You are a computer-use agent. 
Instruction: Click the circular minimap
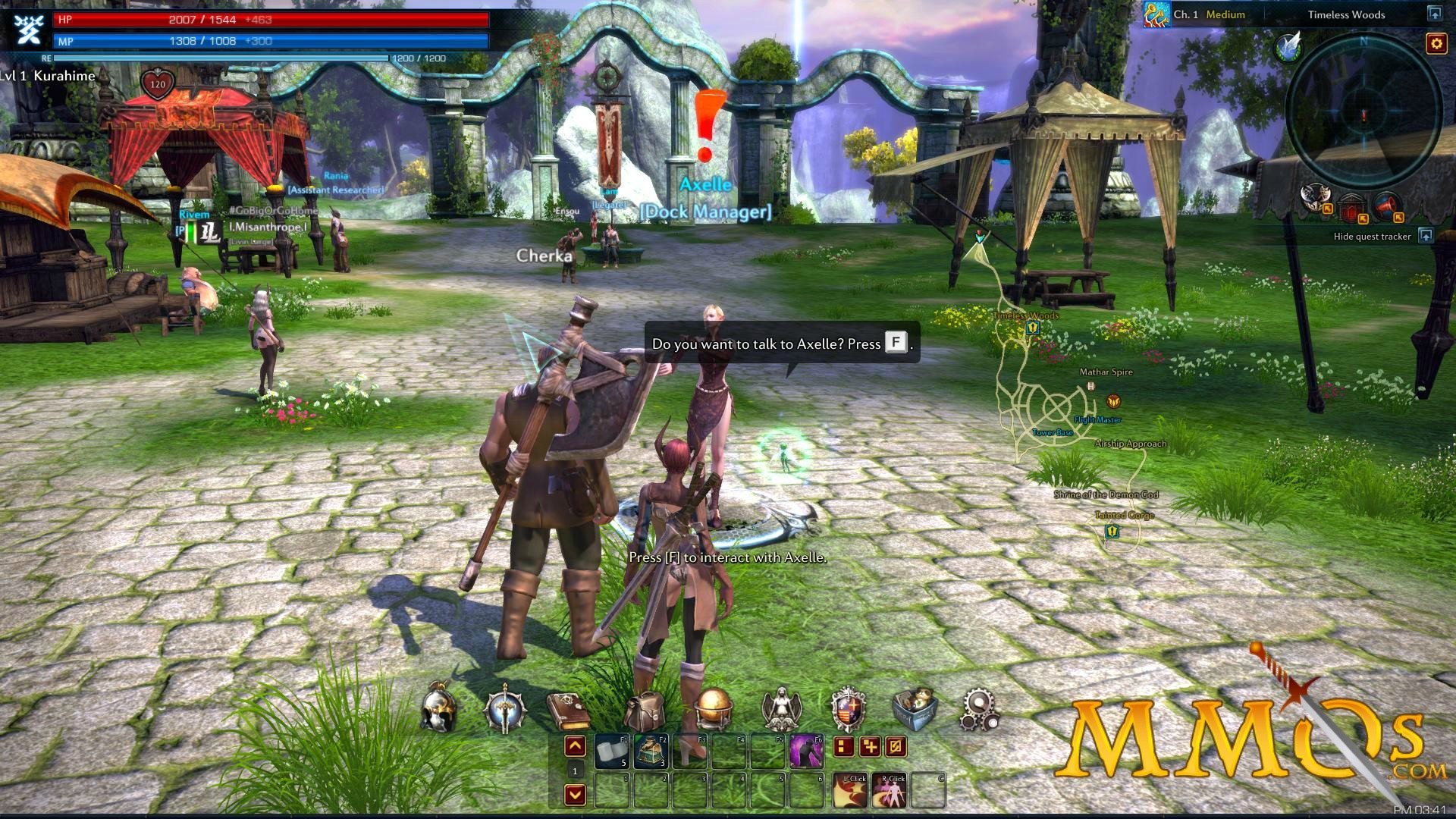(1363, 114)
